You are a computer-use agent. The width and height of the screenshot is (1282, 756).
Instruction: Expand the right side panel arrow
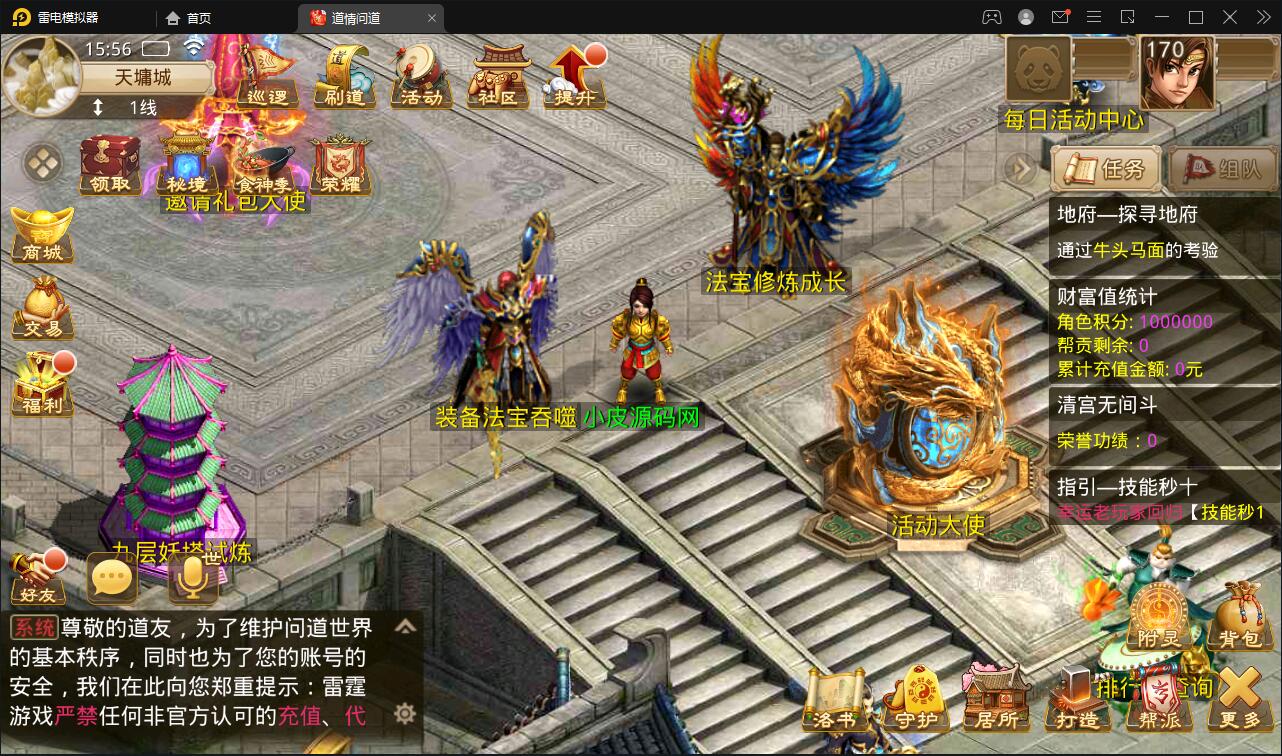pos(1021,169)
